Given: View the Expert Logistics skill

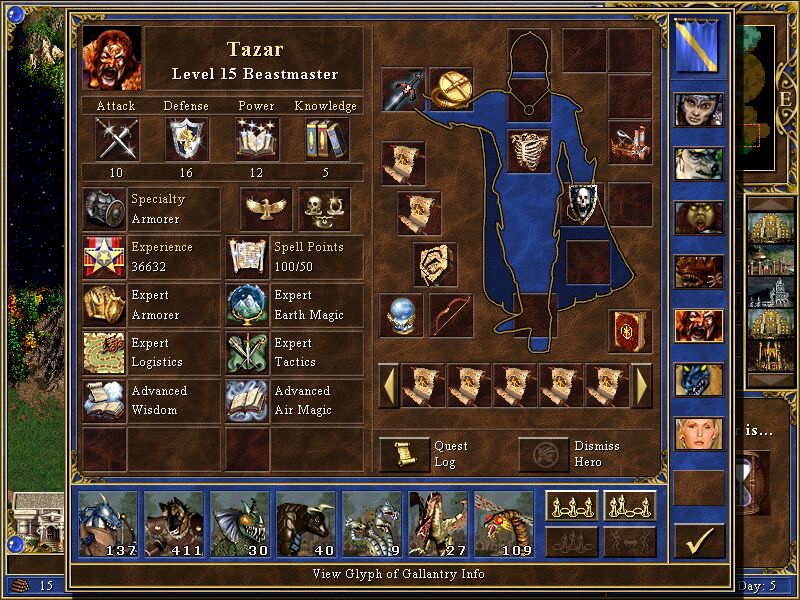Looking at the screenshot, I should tap(104, 353).
